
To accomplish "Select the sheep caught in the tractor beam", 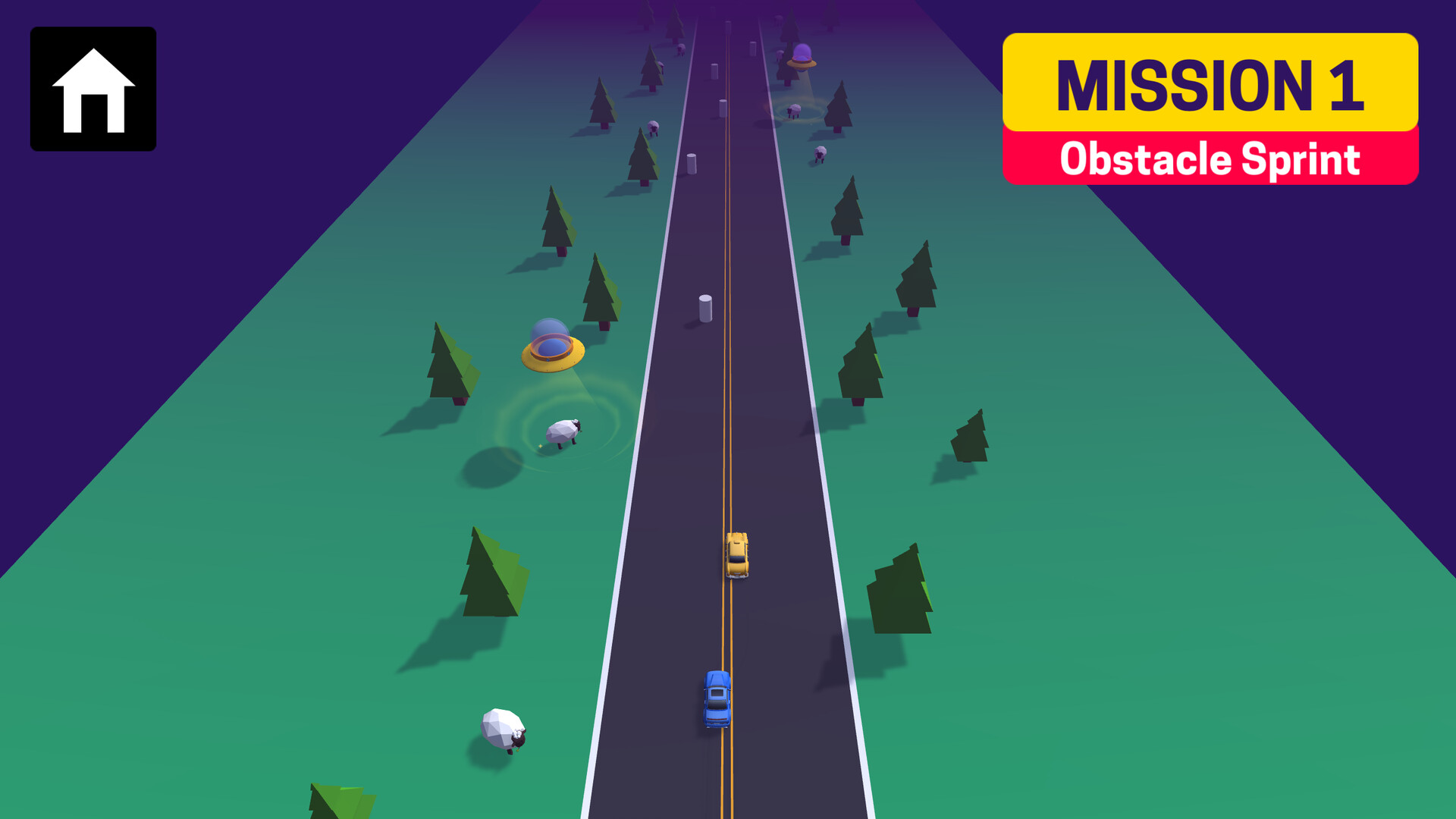I will [562, 432].
